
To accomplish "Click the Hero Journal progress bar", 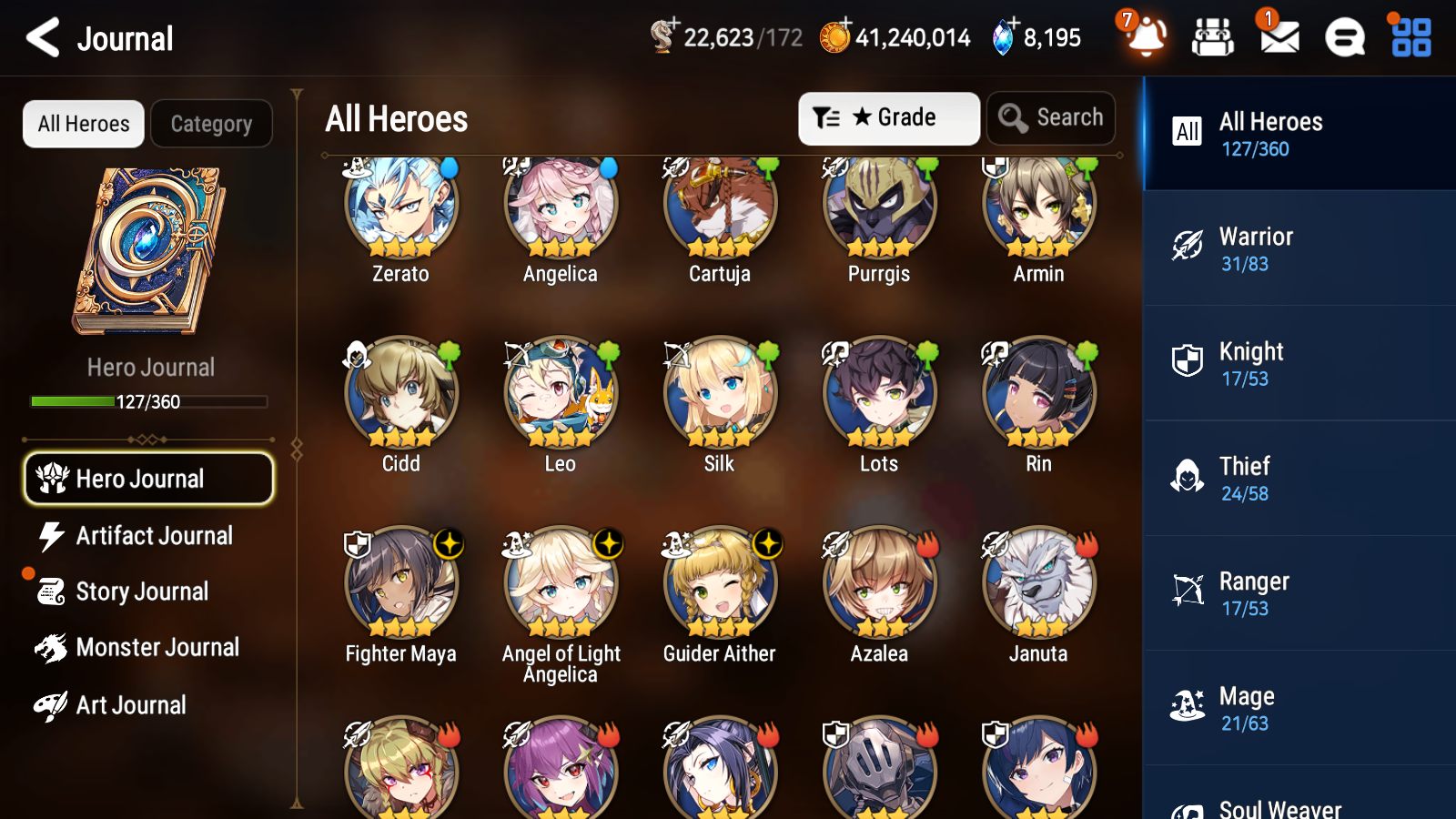I will pos(148,400).
